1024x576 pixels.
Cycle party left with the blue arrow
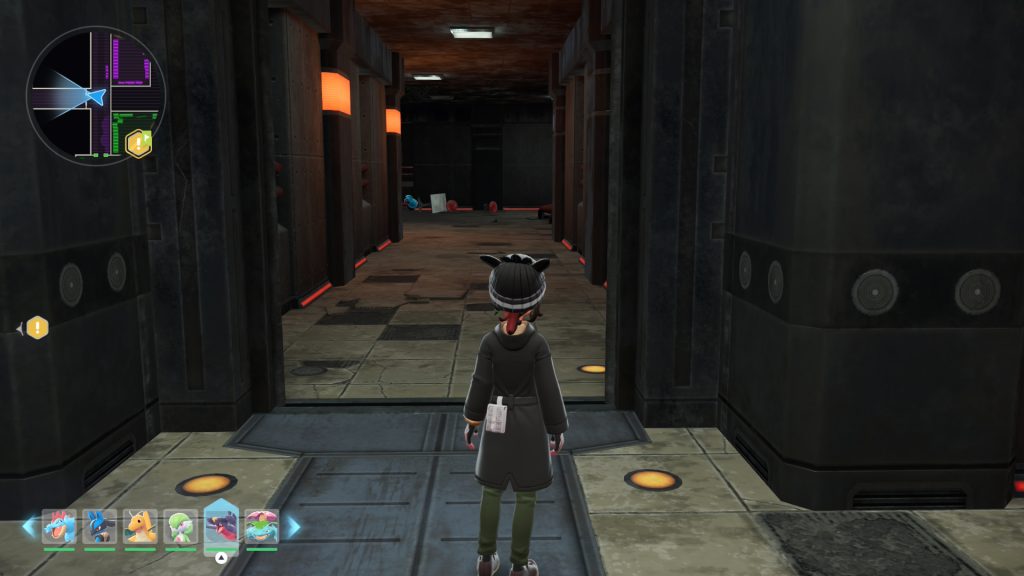click(x=28, y=526)
